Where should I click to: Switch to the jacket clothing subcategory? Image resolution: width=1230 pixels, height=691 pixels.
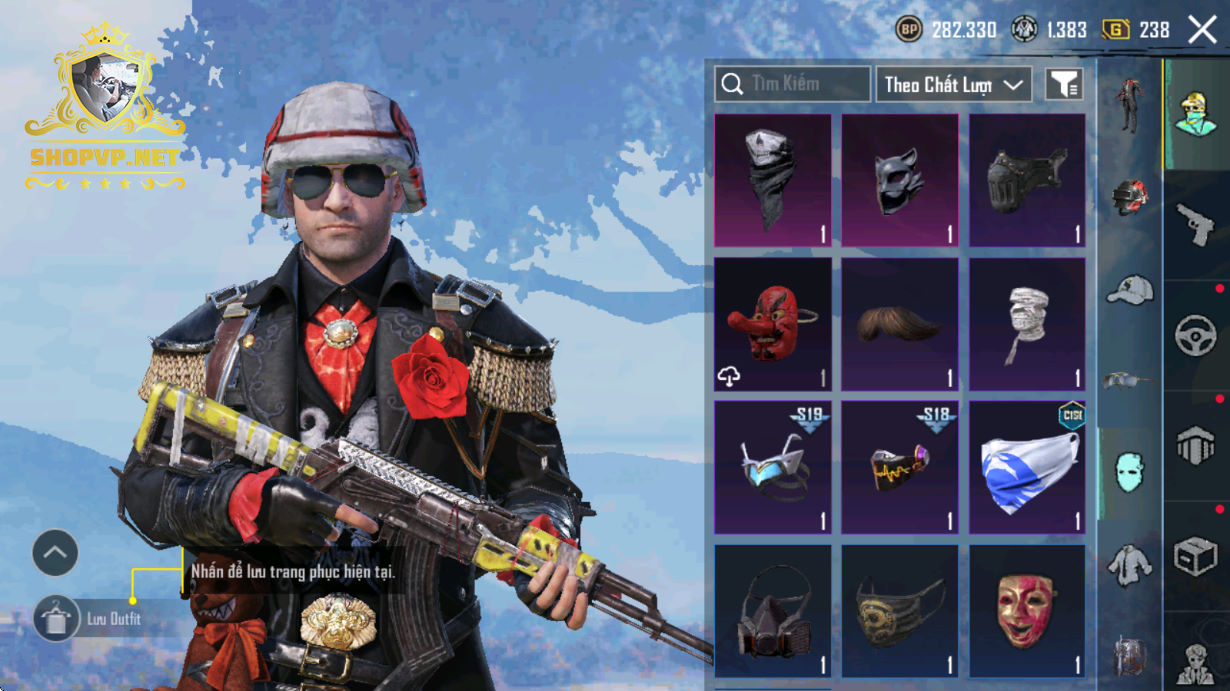(1130, 565)
